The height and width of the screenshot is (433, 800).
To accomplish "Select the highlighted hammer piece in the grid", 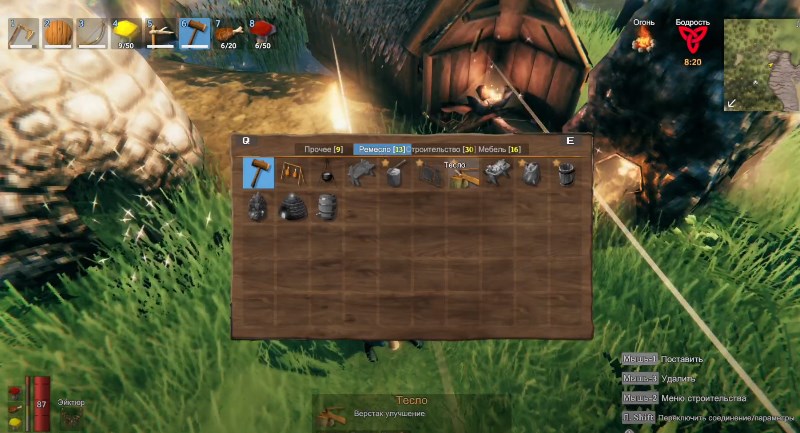I will pos(259,173).
